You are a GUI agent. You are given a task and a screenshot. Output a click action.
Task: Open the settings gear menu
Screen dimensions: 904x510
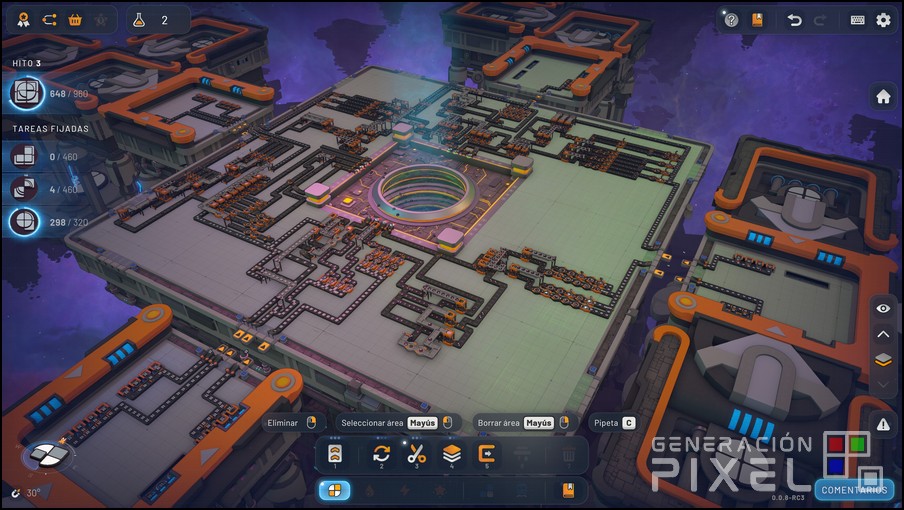click(883, 20)
